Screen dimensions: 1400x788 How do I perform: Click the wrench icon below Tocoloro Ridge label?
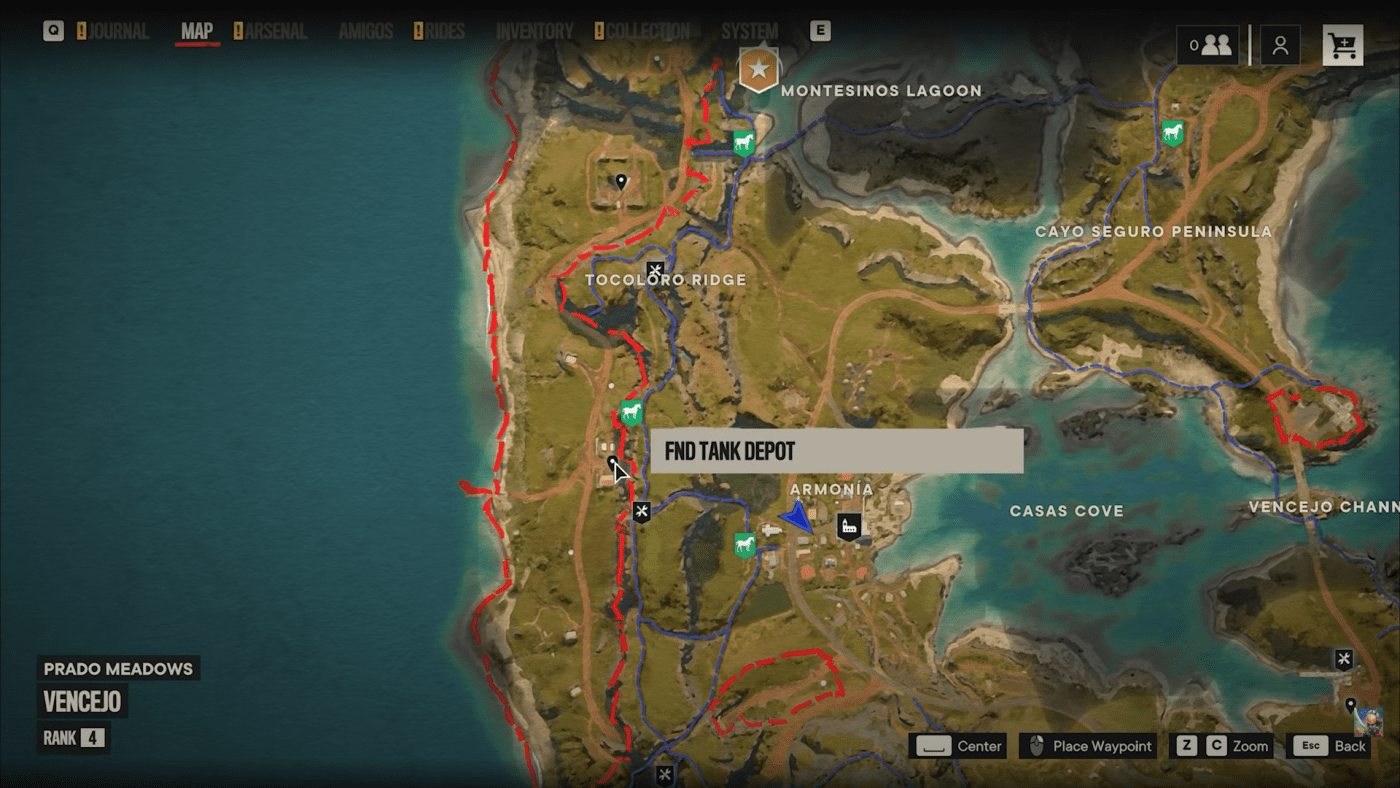tap(641, 510)
